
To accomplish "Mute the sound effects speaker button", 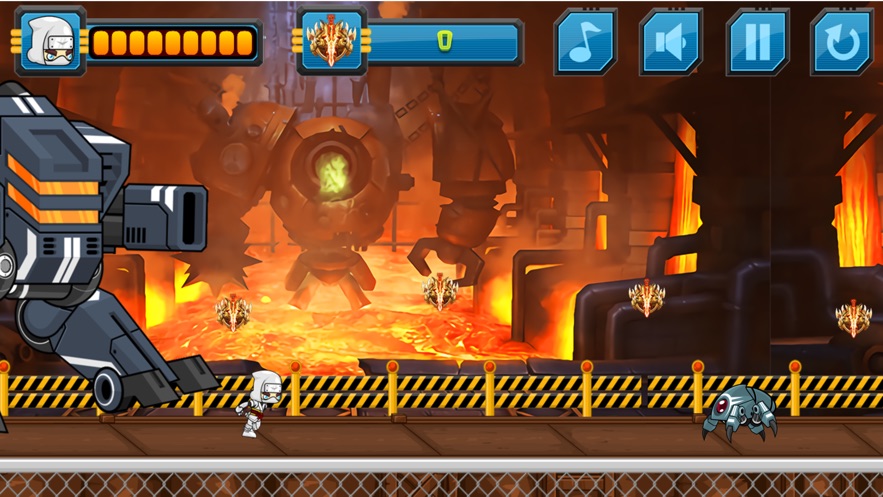I will [671, 42].
